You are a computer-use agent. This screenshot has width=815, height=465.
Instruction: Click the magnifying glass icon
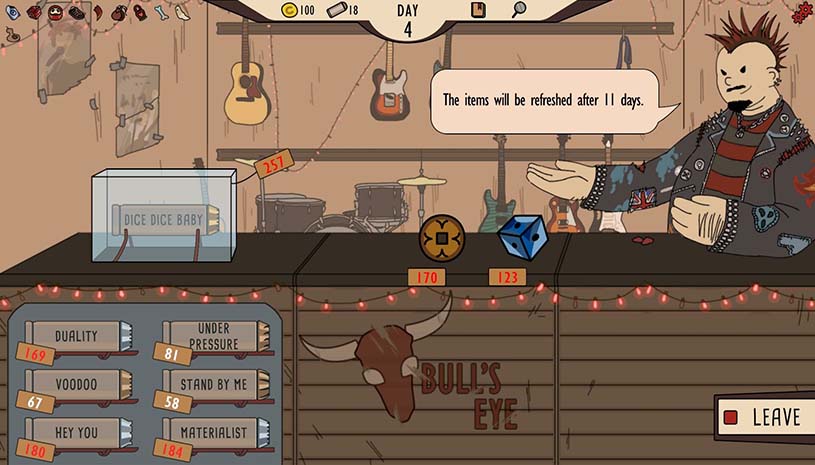[x=518, y=10]
